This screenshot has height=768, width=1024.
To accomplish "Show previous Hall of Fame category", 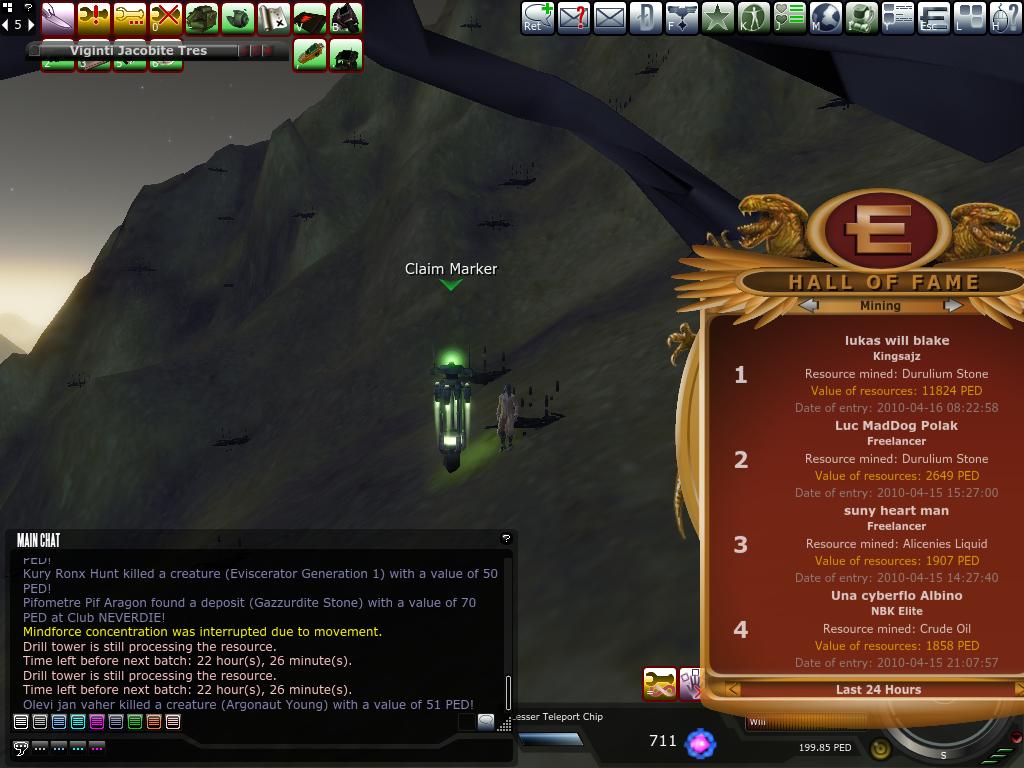I will pyautogui.click(x=809, y=305).
